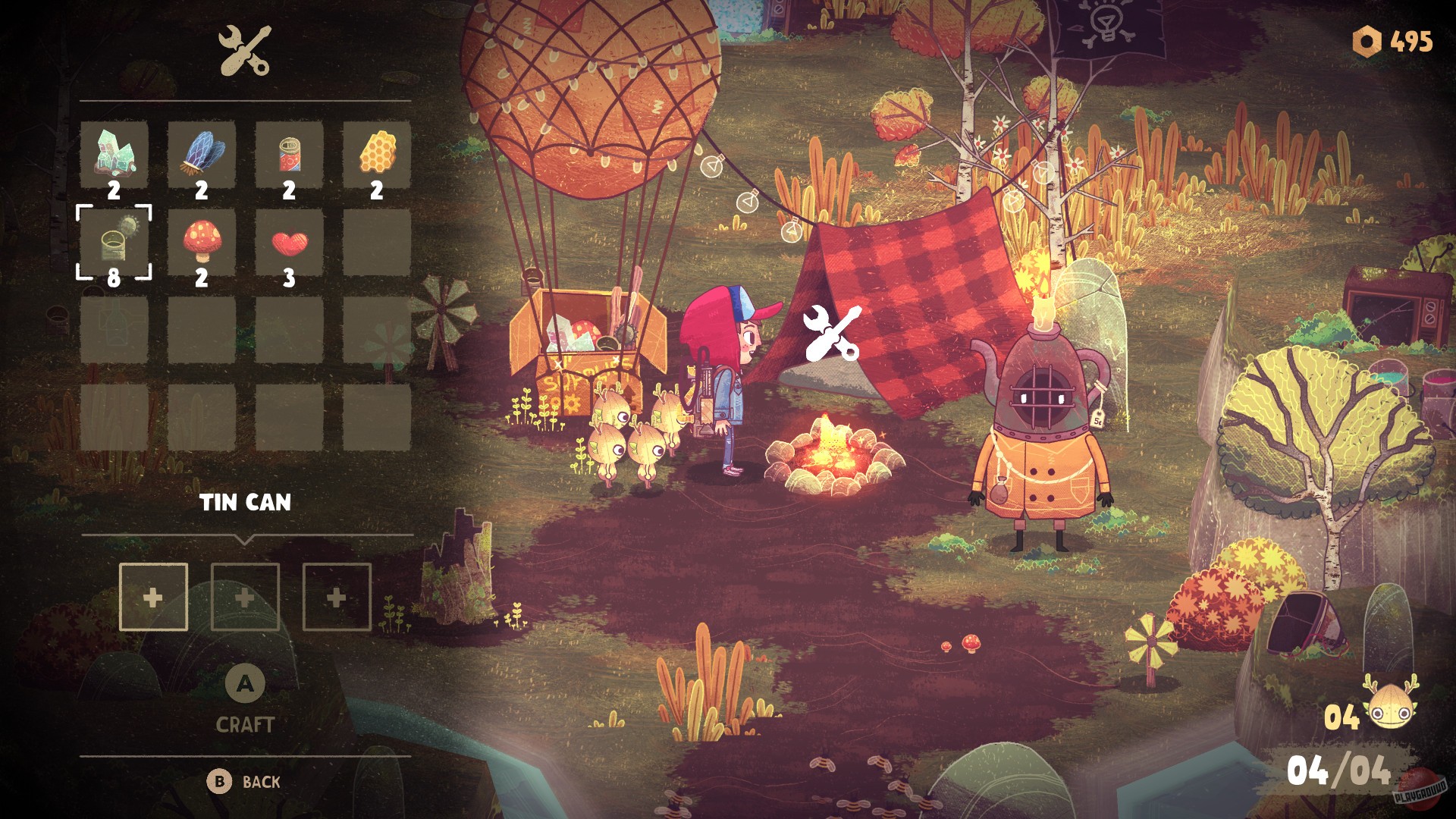
Task: Select the red mushroom ingredient
Action: coord(202,243)
